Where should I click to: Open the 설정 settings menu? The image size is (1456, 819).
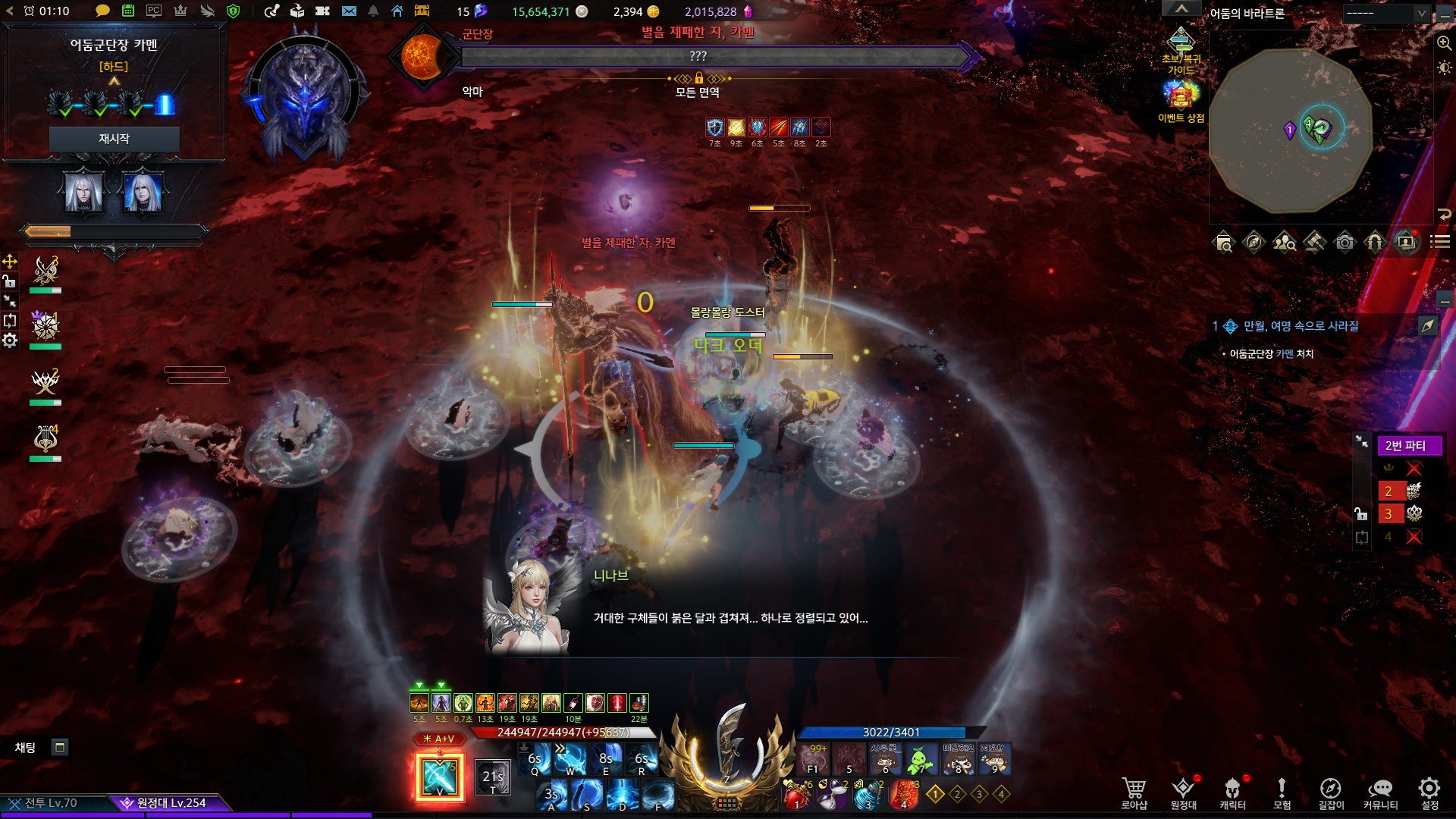(1429, 793)
